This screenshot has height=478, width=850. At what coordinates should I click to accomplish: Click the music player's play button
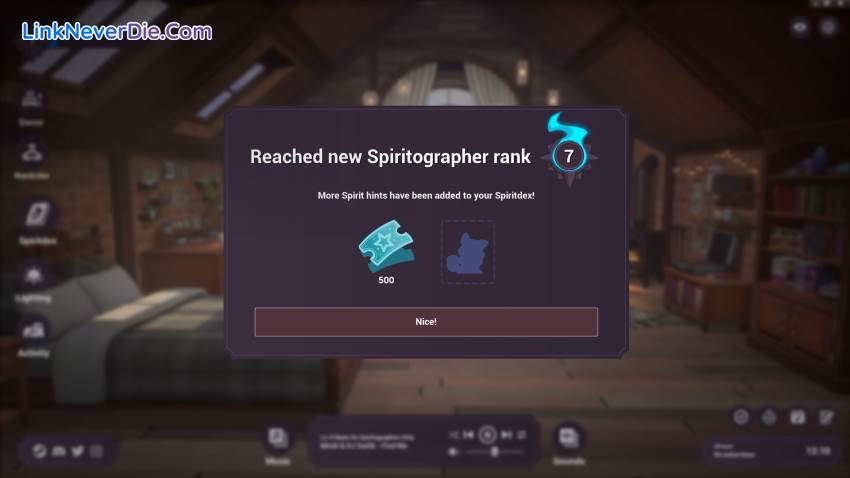coord(487,434)
